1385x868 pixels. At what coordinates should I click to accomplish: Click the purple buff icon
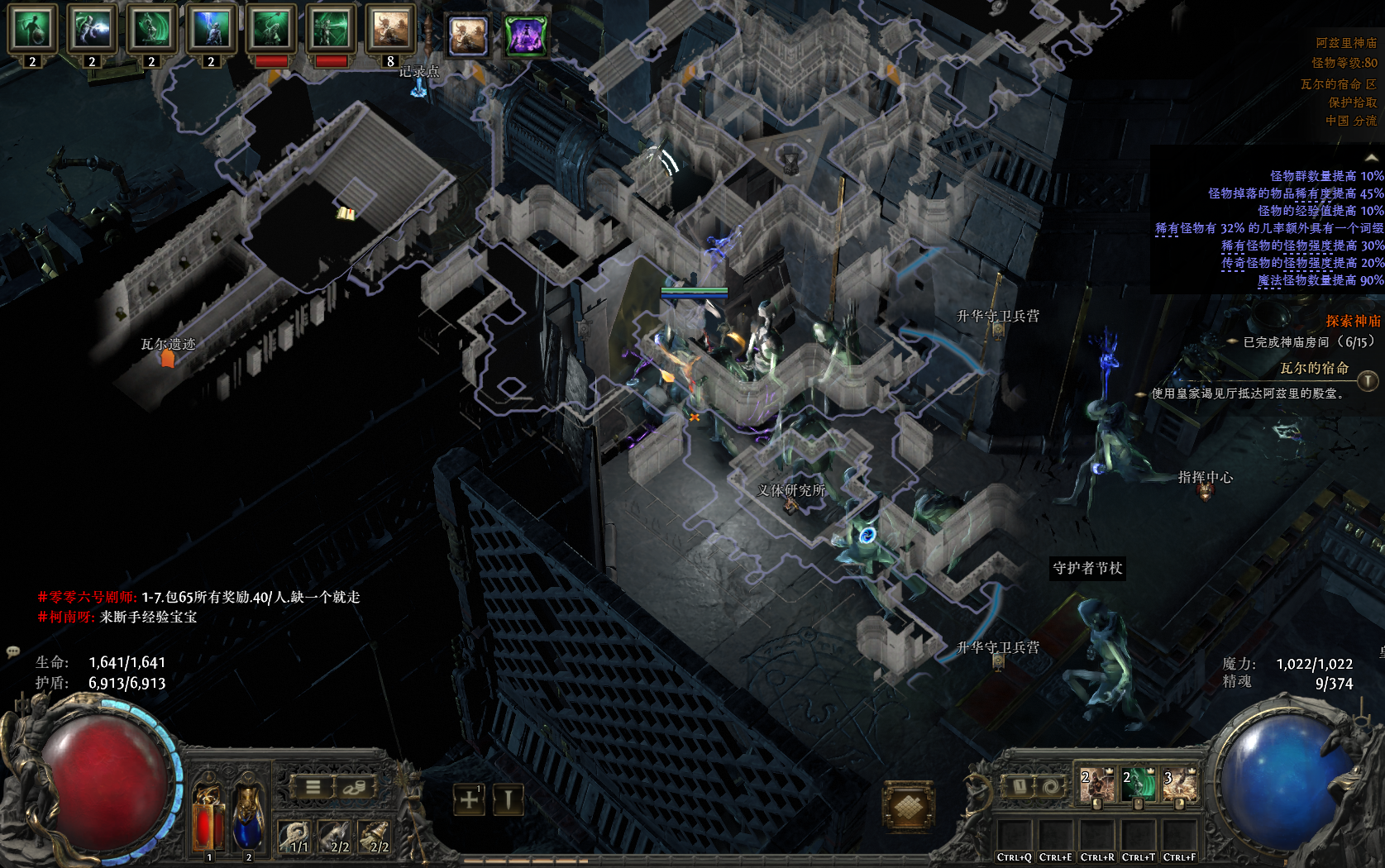(x=526, y=36)
